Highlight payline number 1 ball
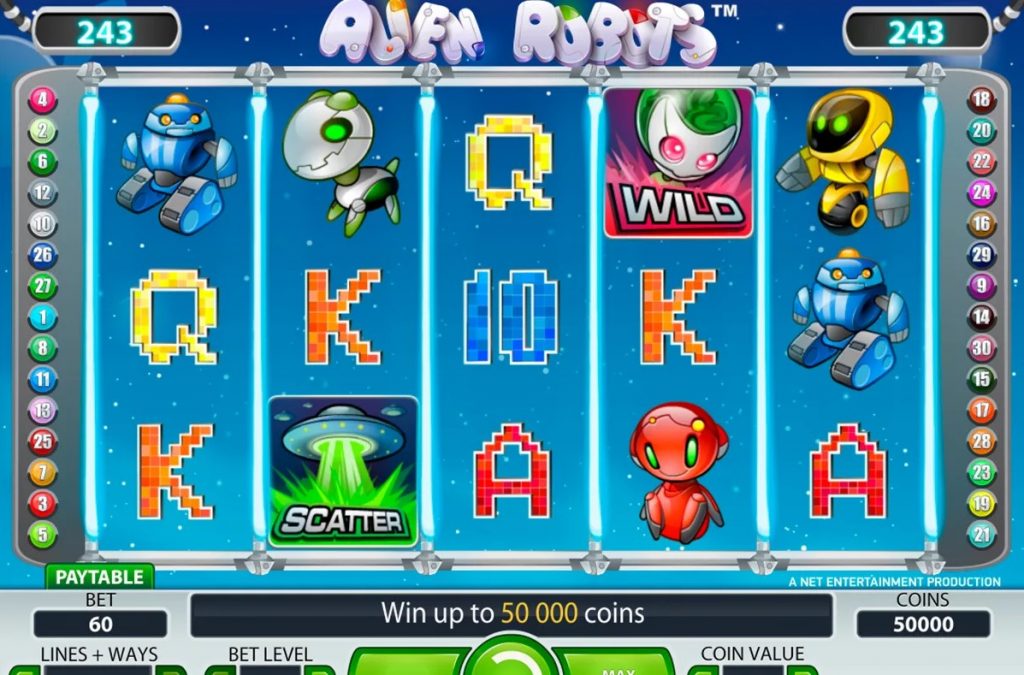Image resolution: width=1024 pixels, height=675 pixels. [43, 317]
